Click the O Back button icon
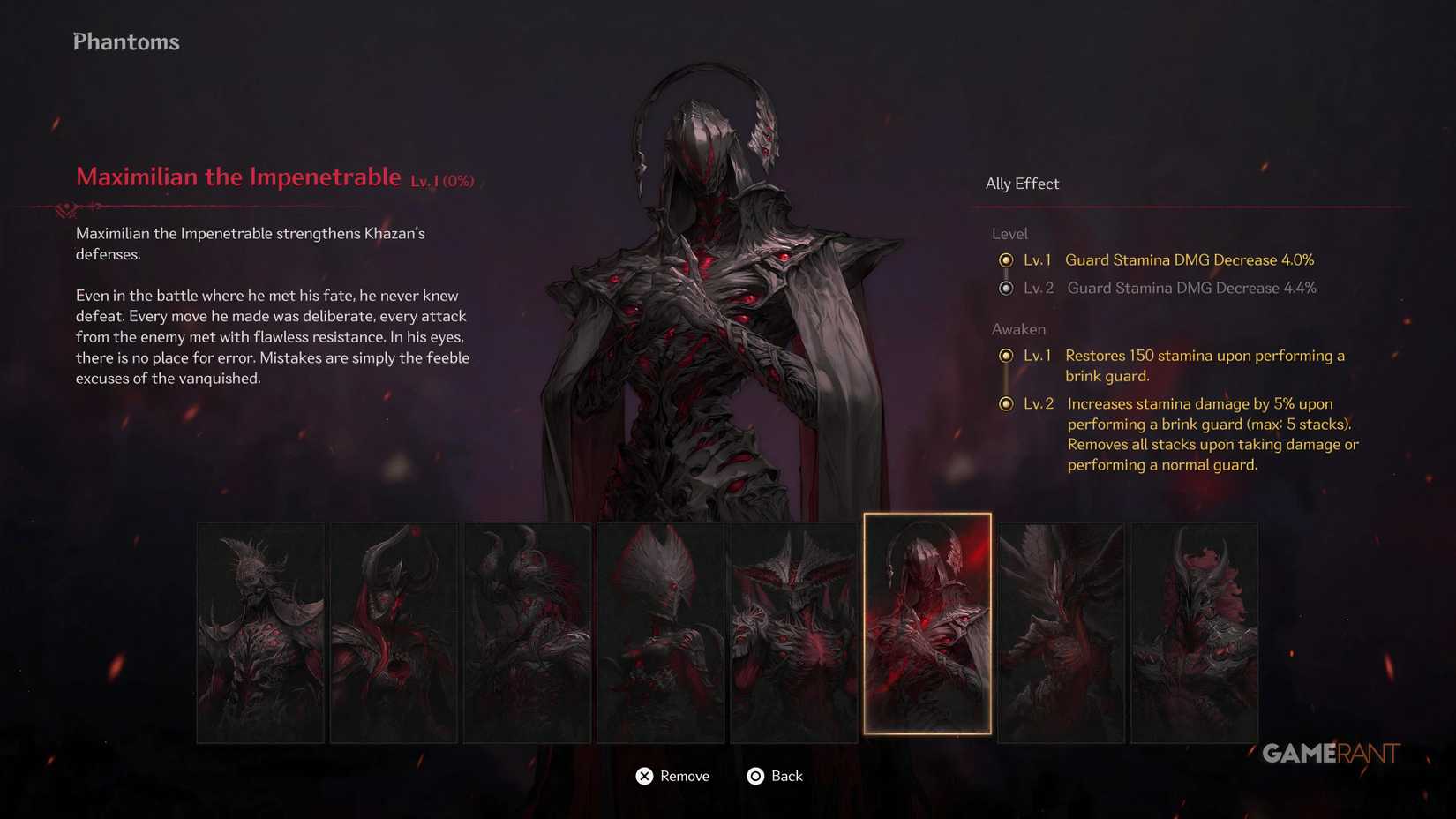1456x819 pixels. pyautogui.click(x=755, y=776)
